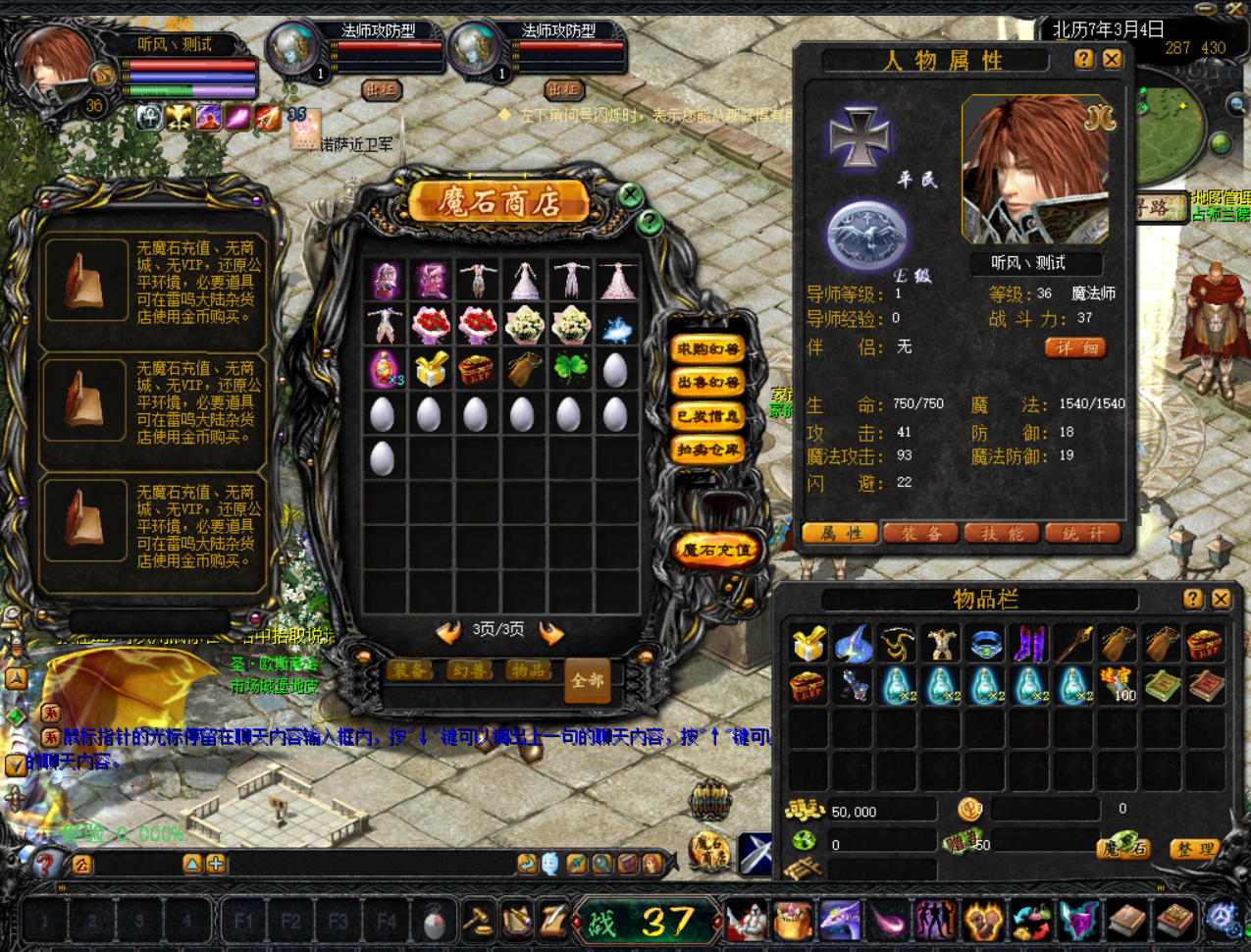The image size is (1251, 952).
Task: Show the 技能 skills tab
Action: (x=1002, y=534)
